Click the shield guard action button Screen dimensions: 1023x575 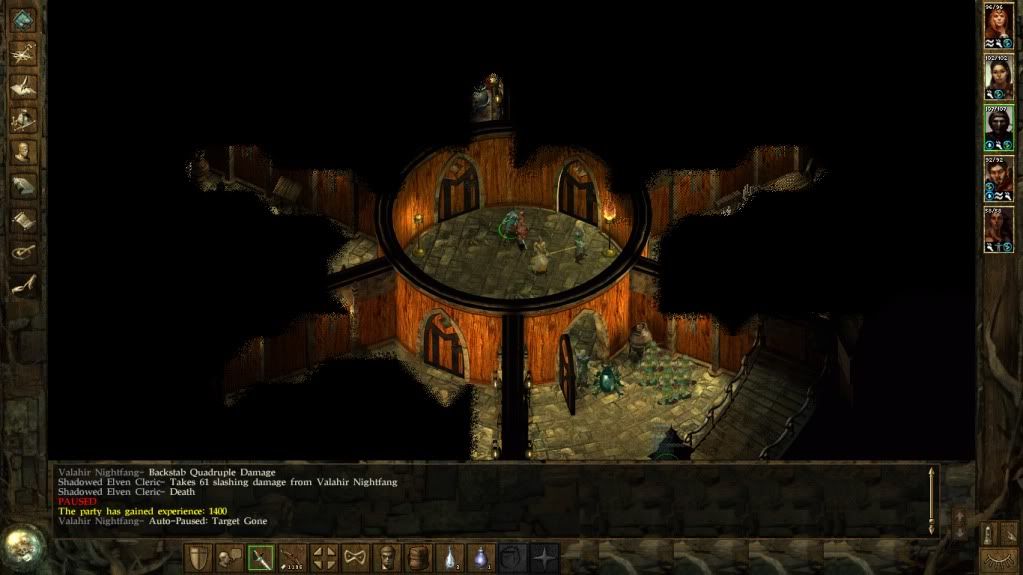point(199,558)
